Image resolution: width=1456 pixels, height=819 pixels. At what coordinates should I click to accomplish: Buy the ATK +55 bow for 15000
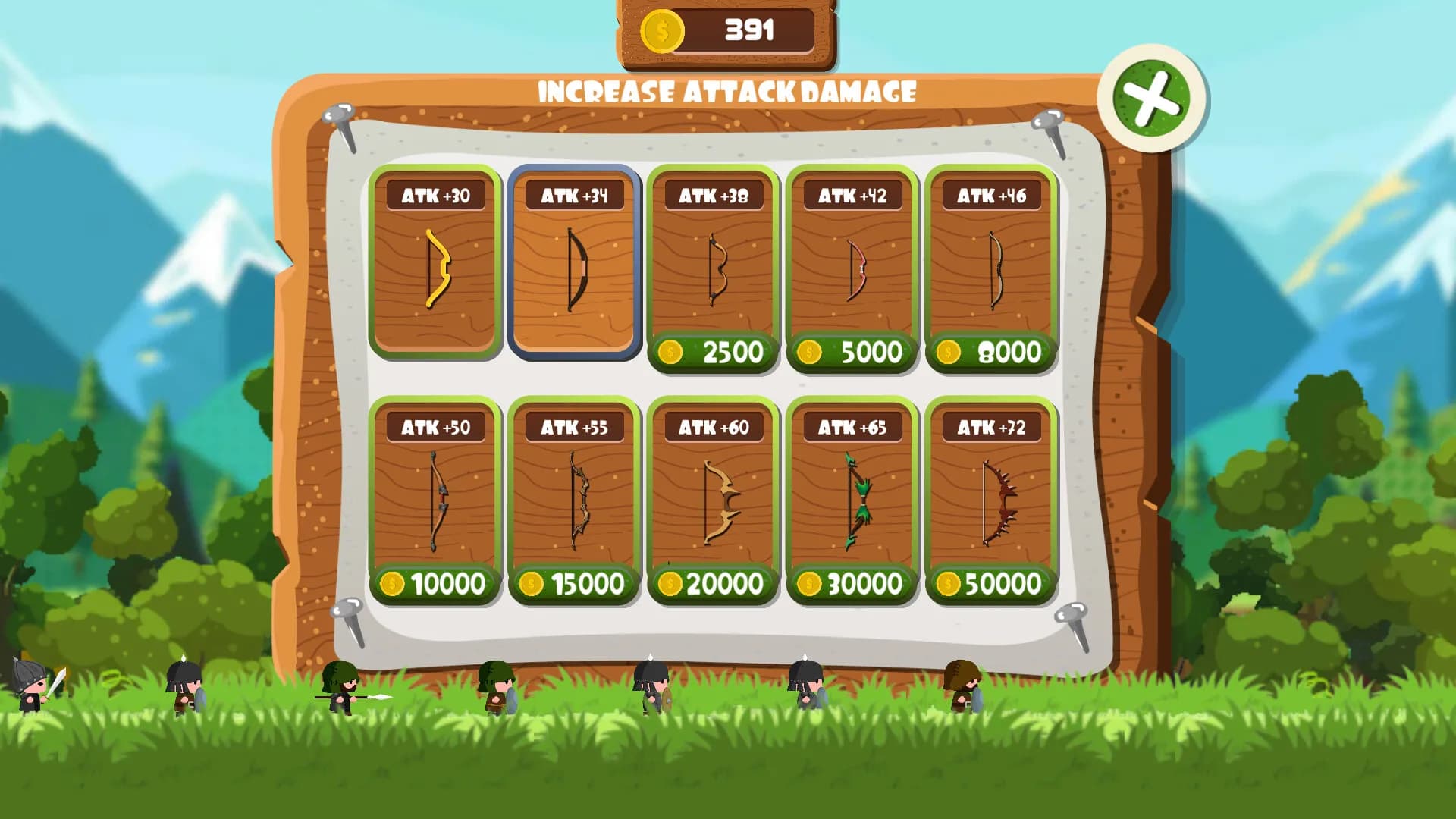pos(574,584)
